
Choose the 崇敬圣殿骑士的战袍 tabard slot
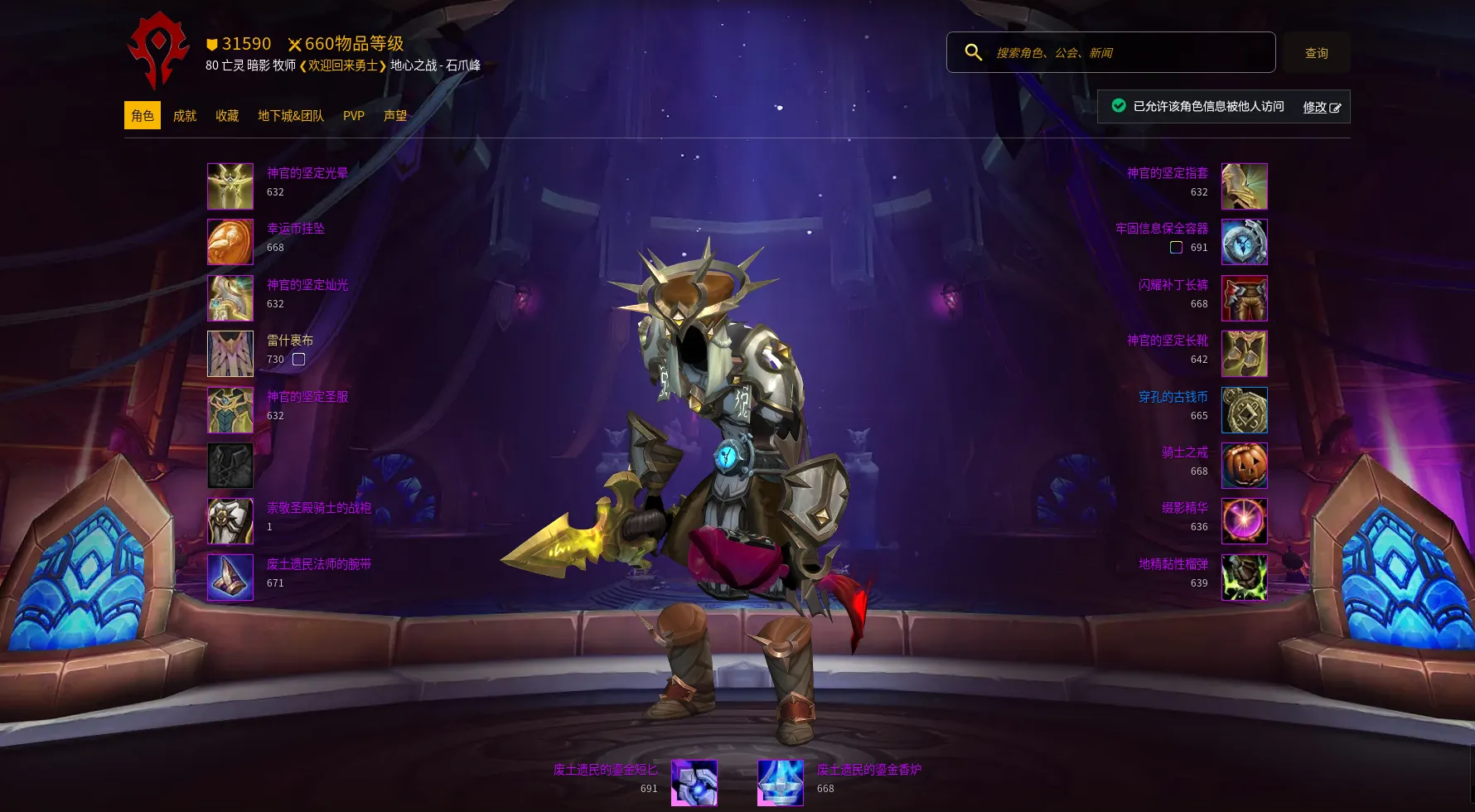pyautogui.click(x=230, y=521)
